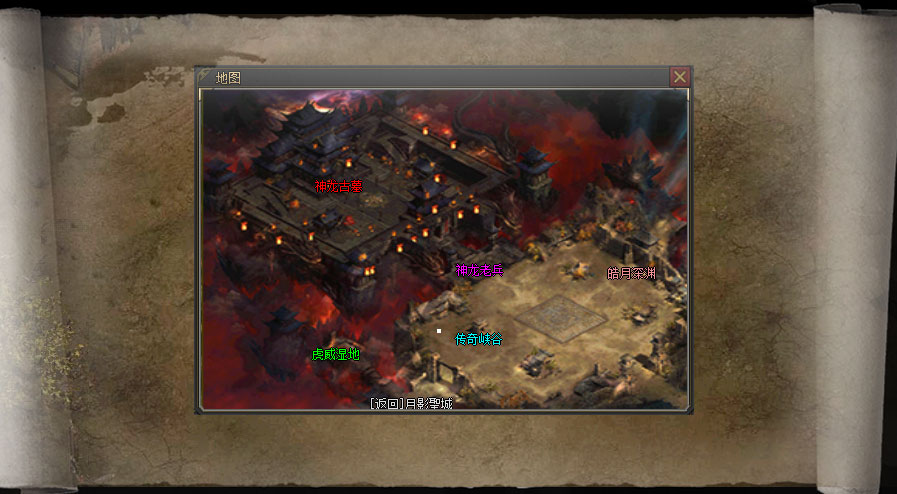Click [返回]月影圣城 return link
Screen dimensions: 897x494
(410, 403)
